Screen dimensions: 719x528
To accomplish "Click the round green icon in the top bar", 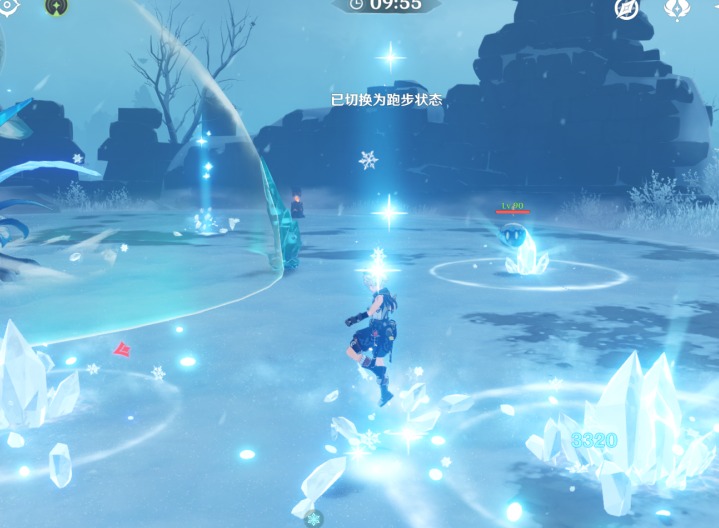I will click(56, 6).
